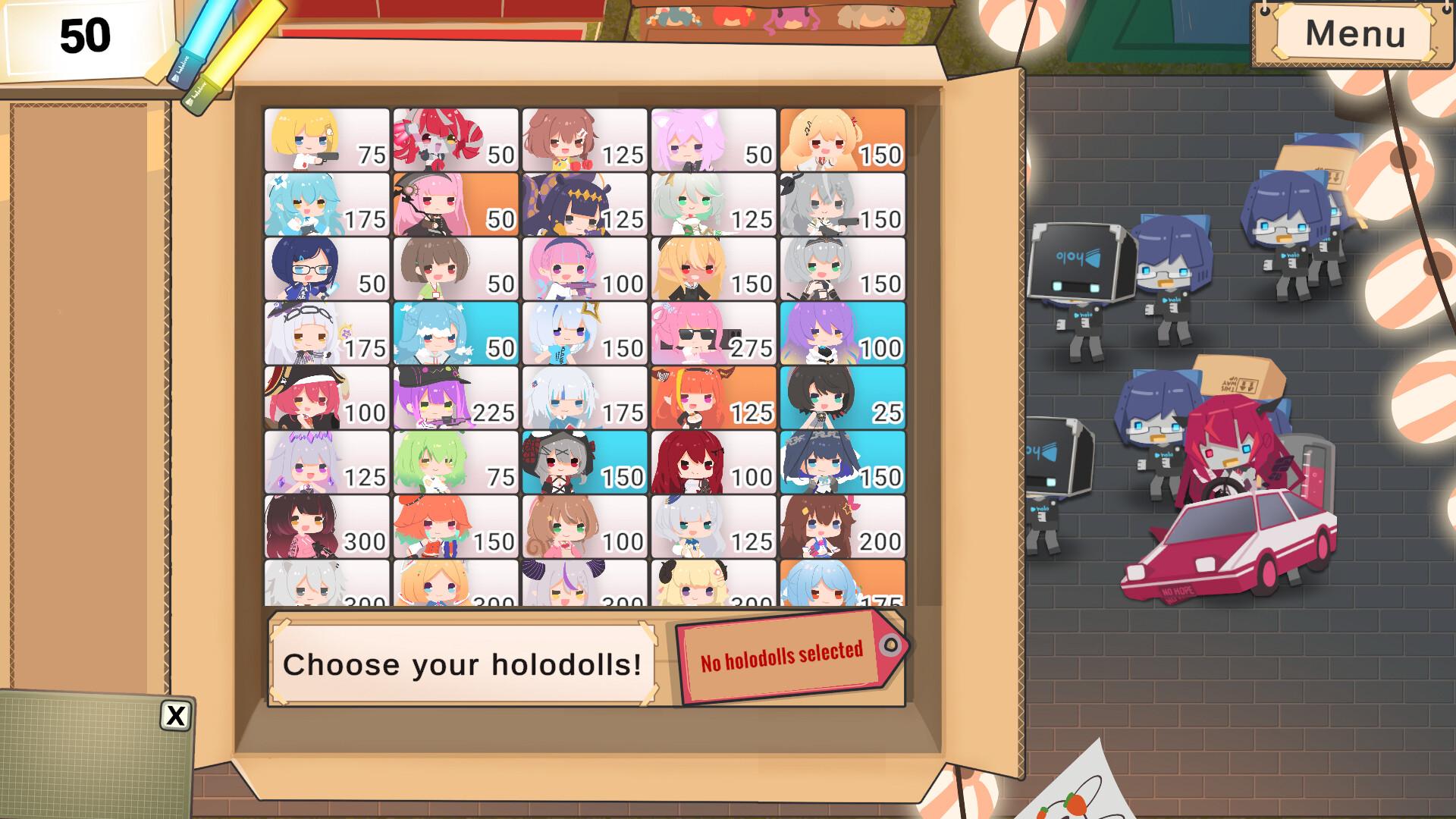
Task: Pick the brown-haired pink-bow holodoll costing 200
Action: click(842, 527)
